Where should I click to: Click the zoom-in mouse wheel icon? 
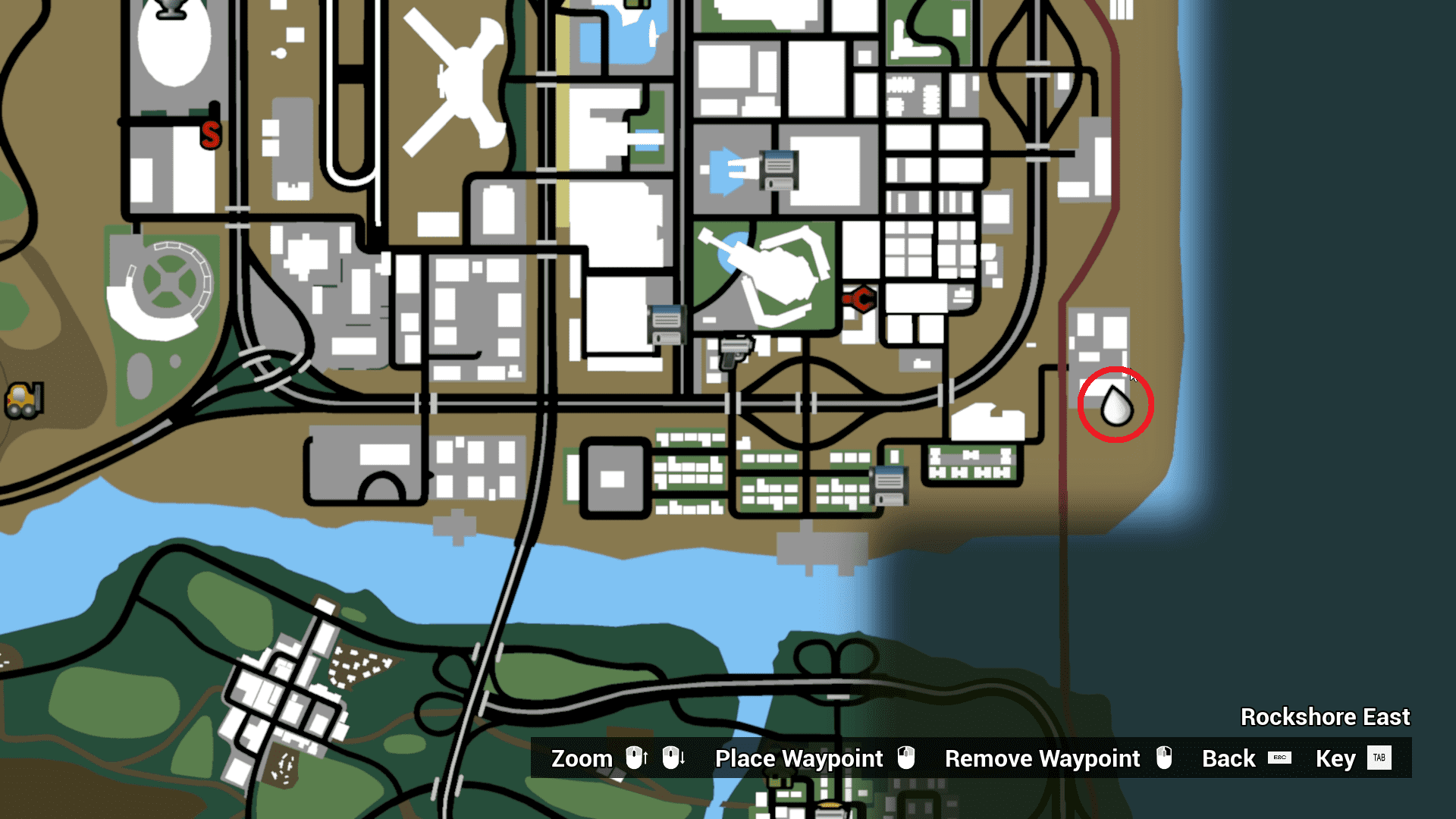[x=635, y=758]
